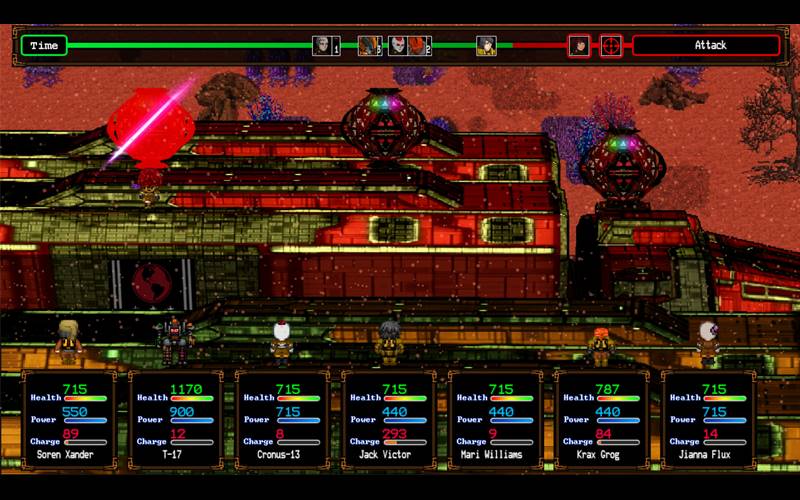Click the yellow-clad character's timeline portrait

(x=486, y=46)
